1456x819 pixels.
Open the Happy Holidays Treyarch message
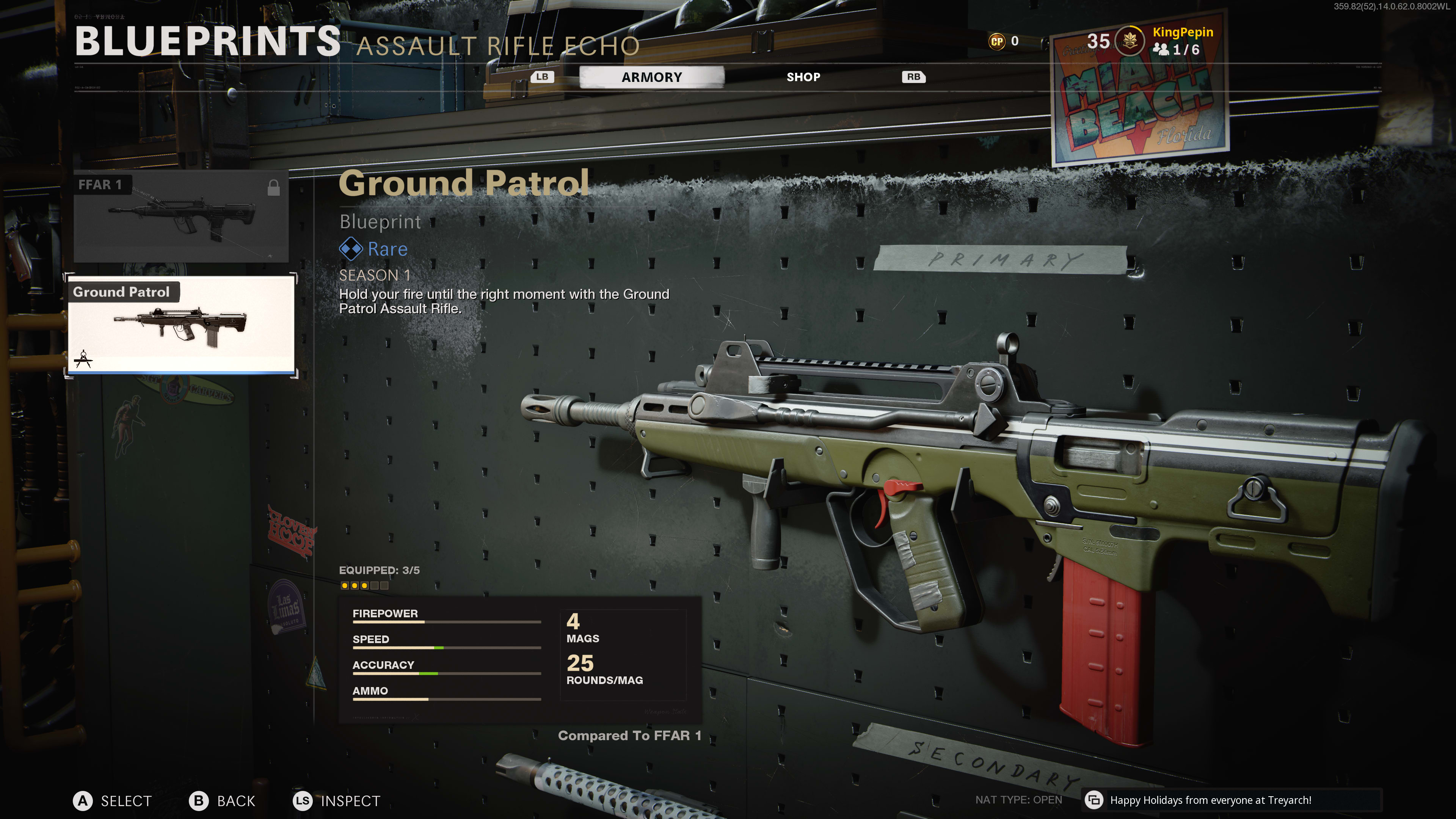(1210, 800)
